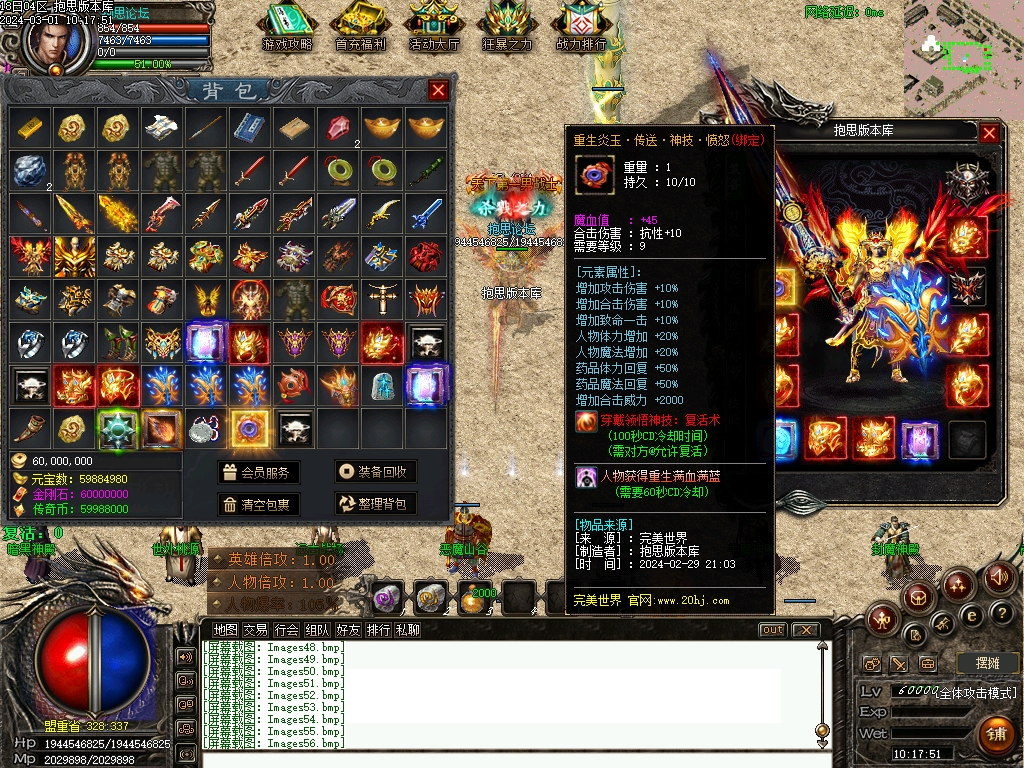Sort items using 整理背包
Image resolution: width=1024 pixels, height=768 pixels.
pyautogui.click(x=375, y=504)
